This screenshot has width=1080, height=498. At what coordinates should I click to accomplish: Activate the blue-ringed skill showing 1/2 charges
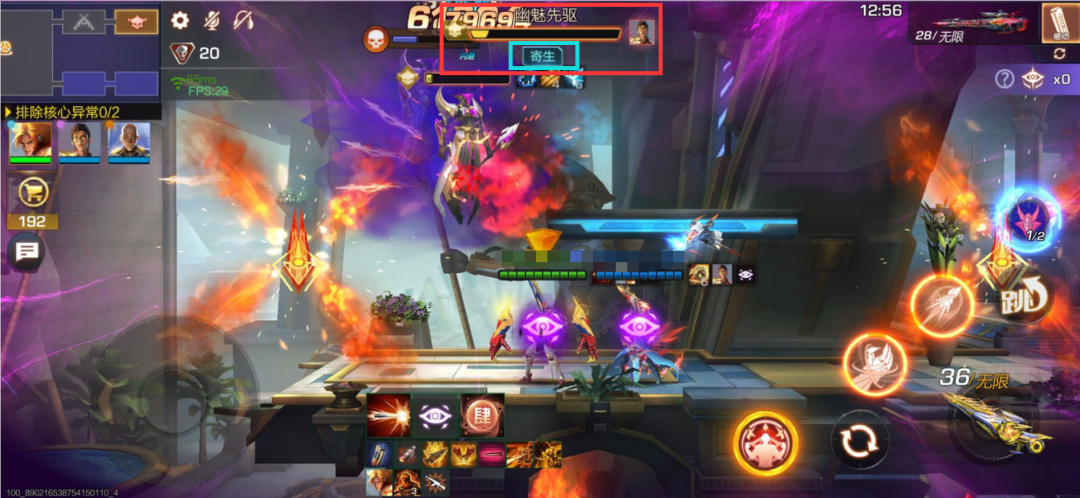(1027, 220)
